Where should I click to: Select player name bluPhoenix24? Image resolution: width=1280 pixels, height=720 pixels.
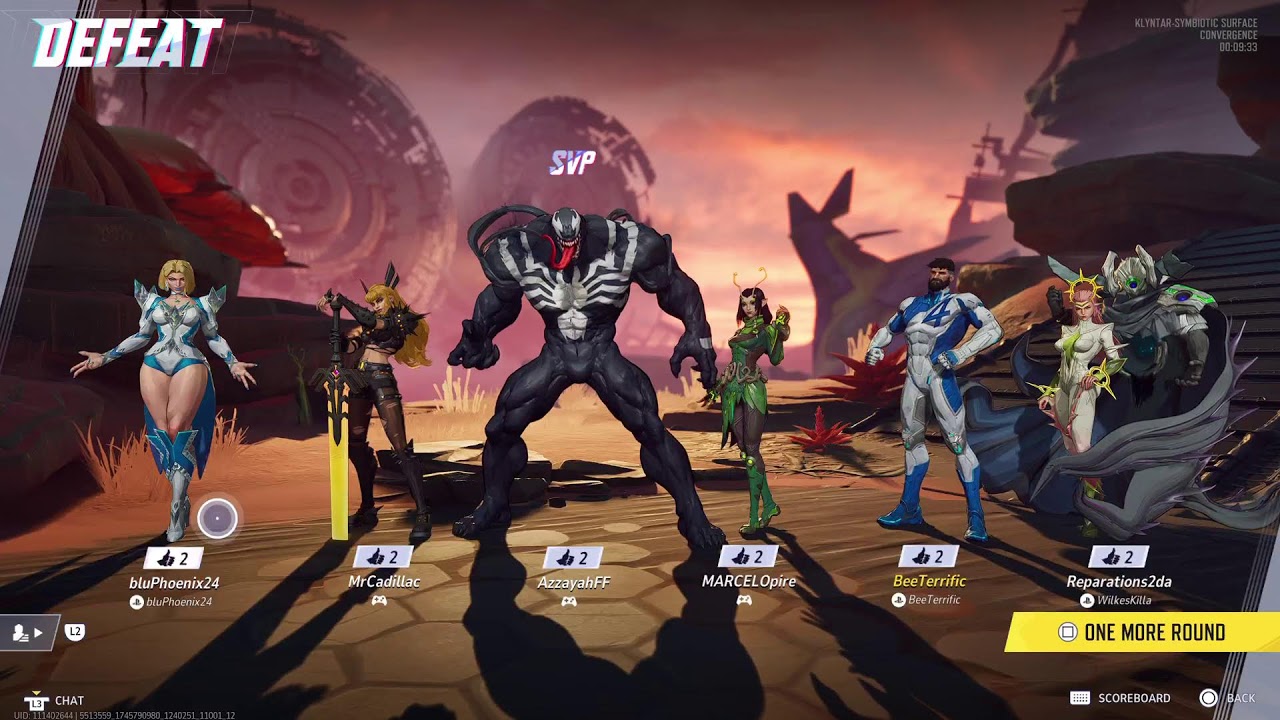pyautogui.click(x=174, y=582)
